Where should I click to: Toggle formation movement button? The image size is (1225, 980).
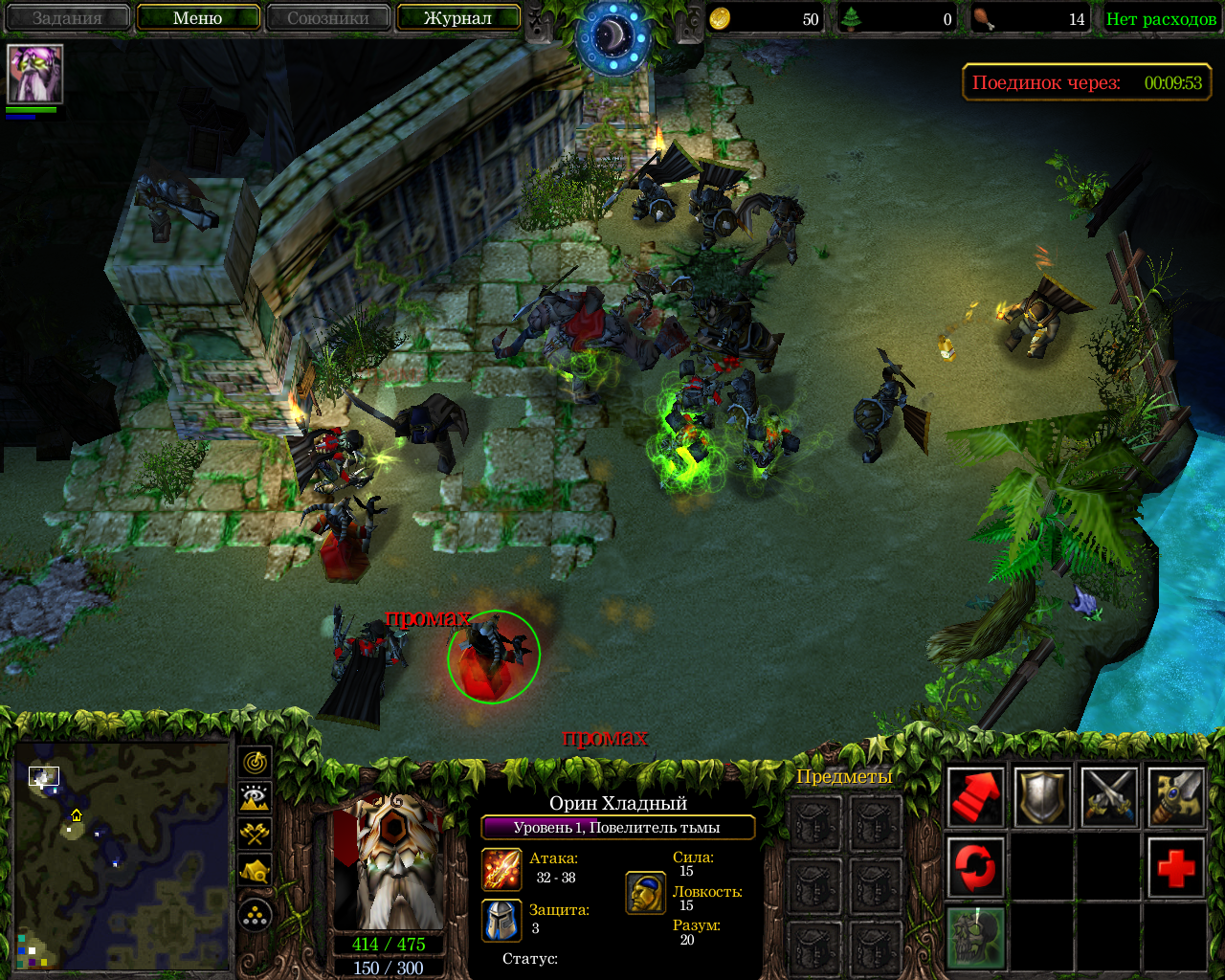pyautogui.click(x=255, y=916)
